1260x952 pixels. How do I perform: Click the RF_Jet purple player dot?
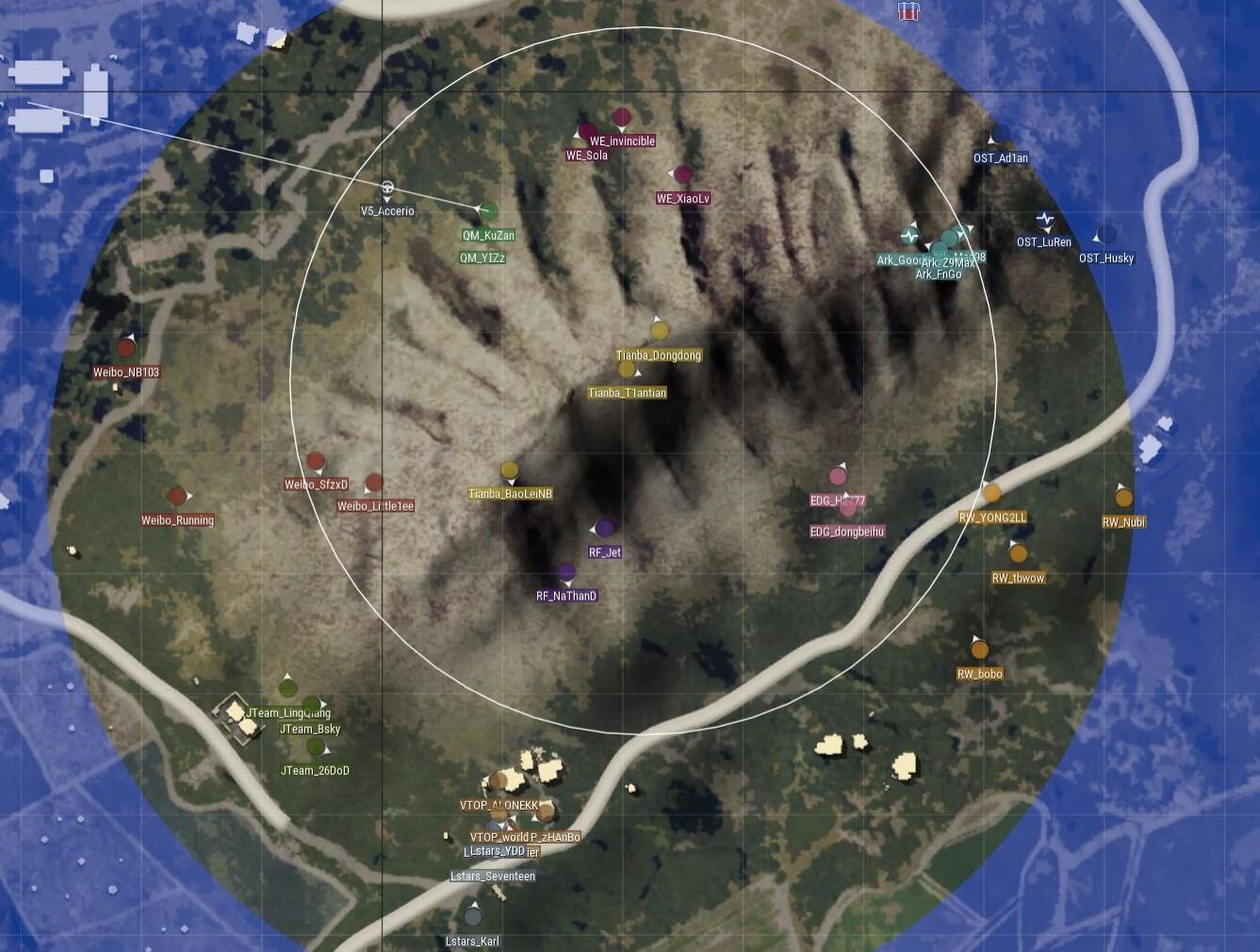coord(603,528)
